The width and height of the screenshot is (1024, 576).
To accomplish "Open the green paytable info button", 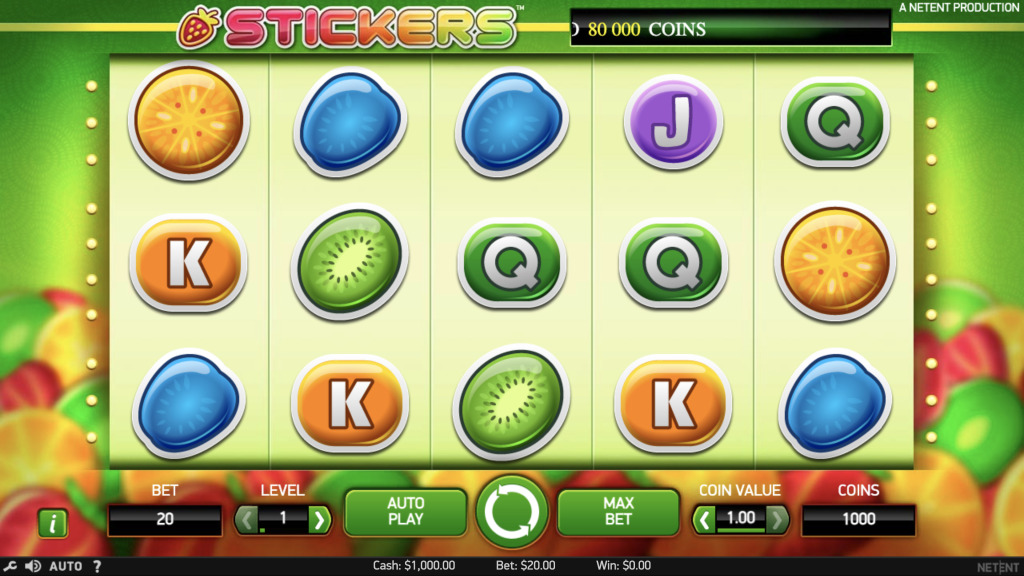I will click(52, 523).
